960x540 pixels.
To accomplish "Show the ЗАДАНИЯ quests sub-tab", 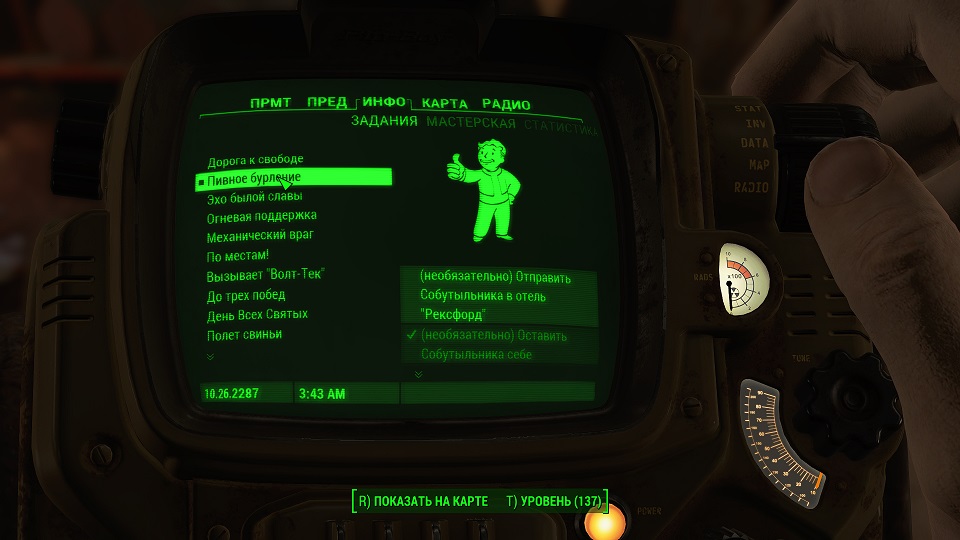I will pos(384,123).
